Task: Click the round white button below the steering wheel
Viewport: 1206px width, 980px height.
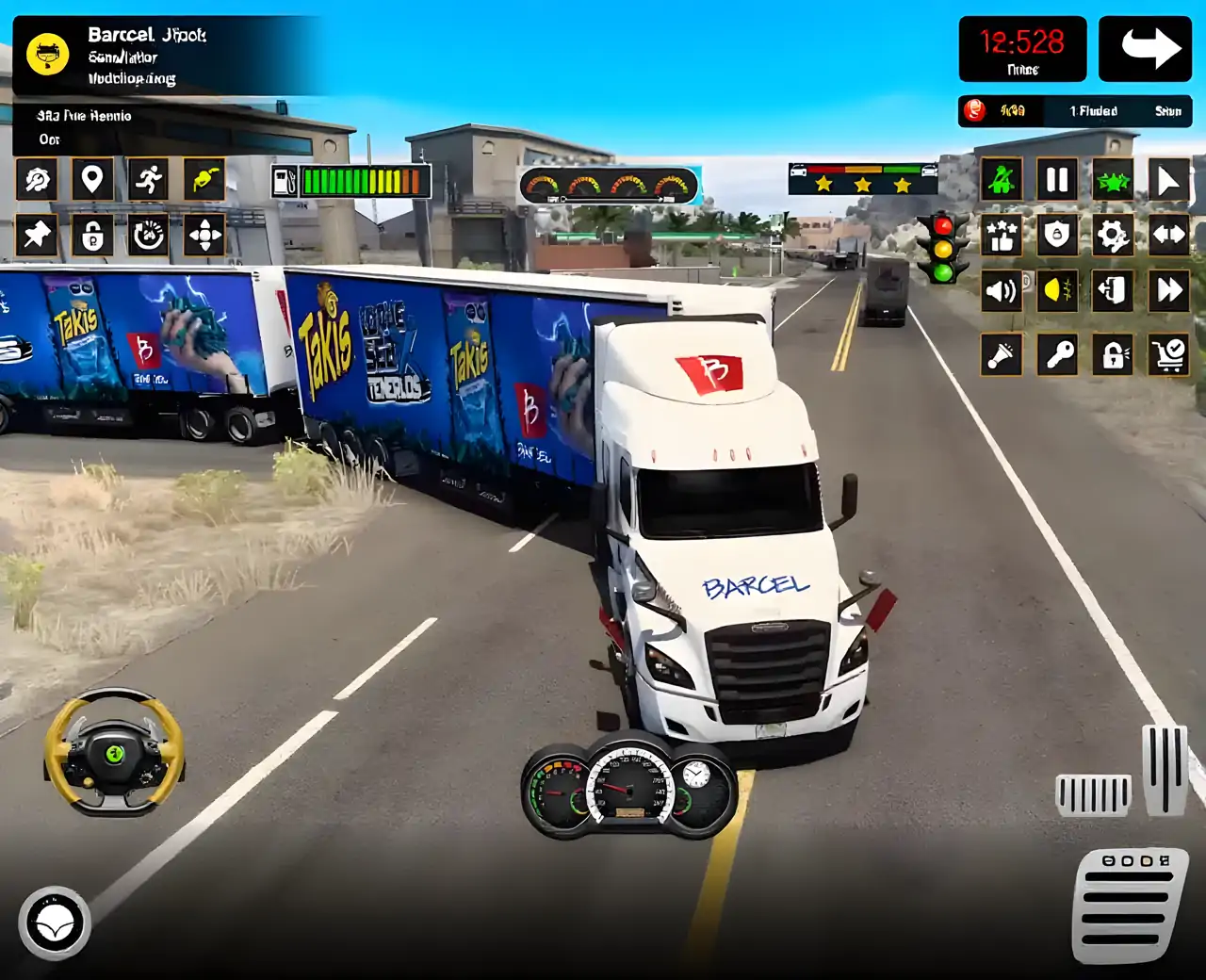Action: pos(55,923)
